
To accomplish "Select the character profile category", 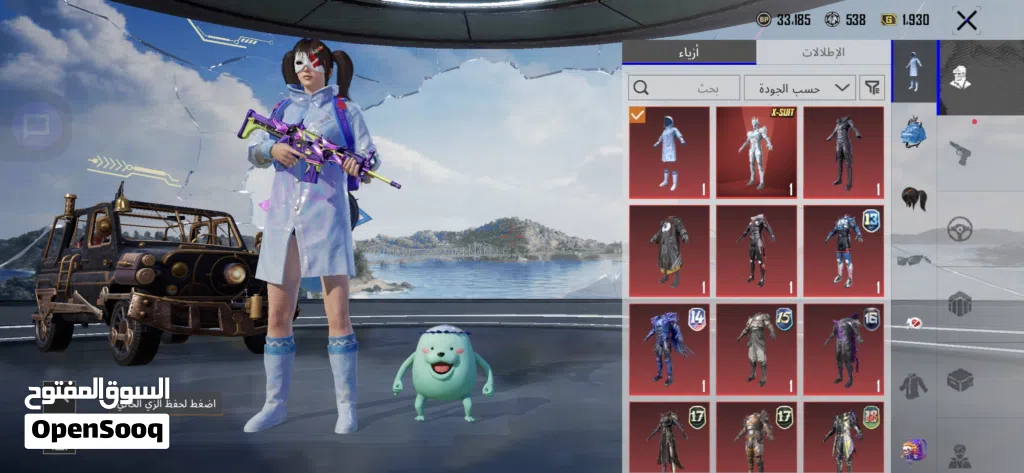I will click(x=961, y=78).
